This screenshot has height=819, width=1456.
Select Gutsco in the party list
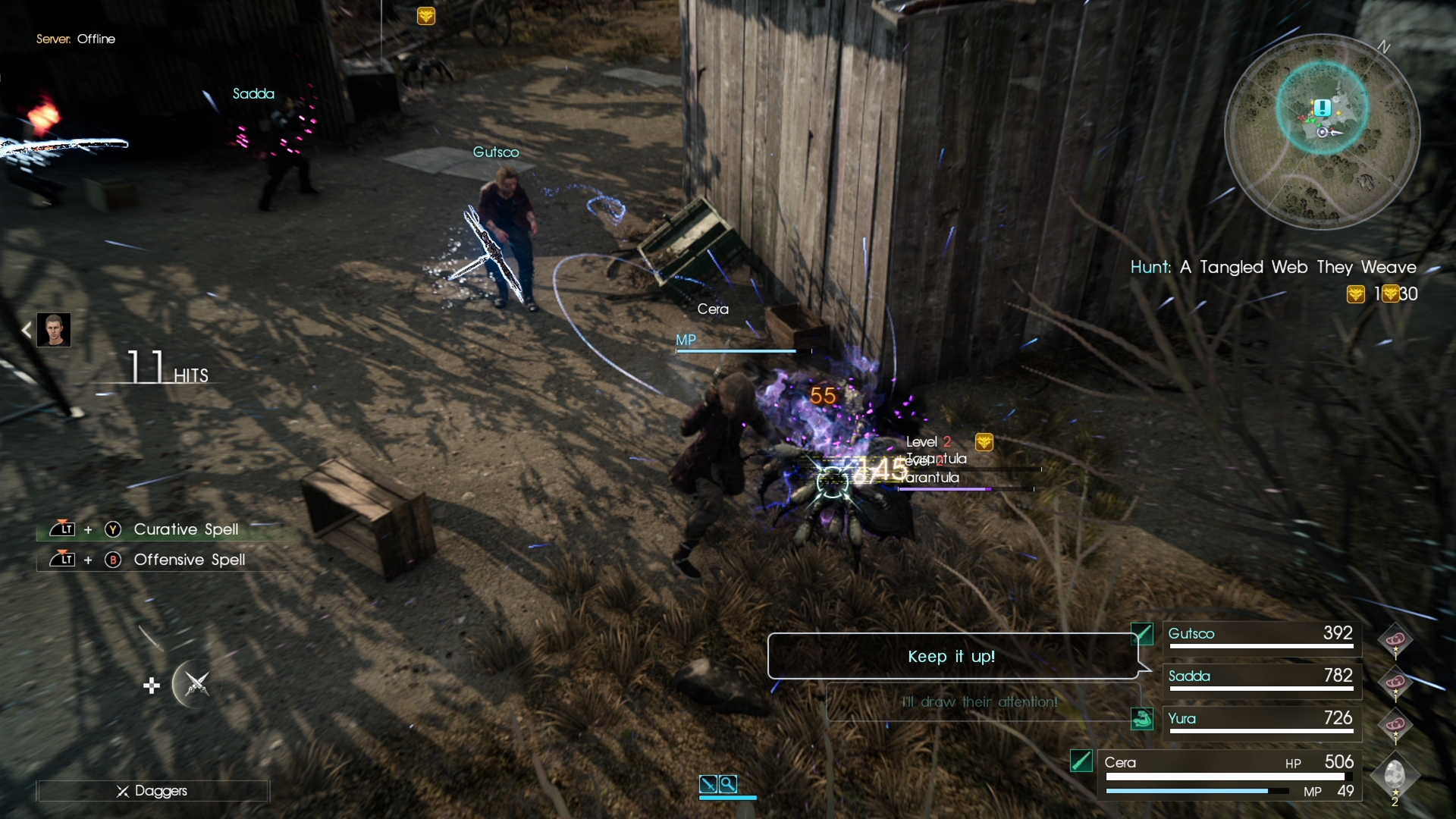pyautogui.click(x=1260, y=635)
